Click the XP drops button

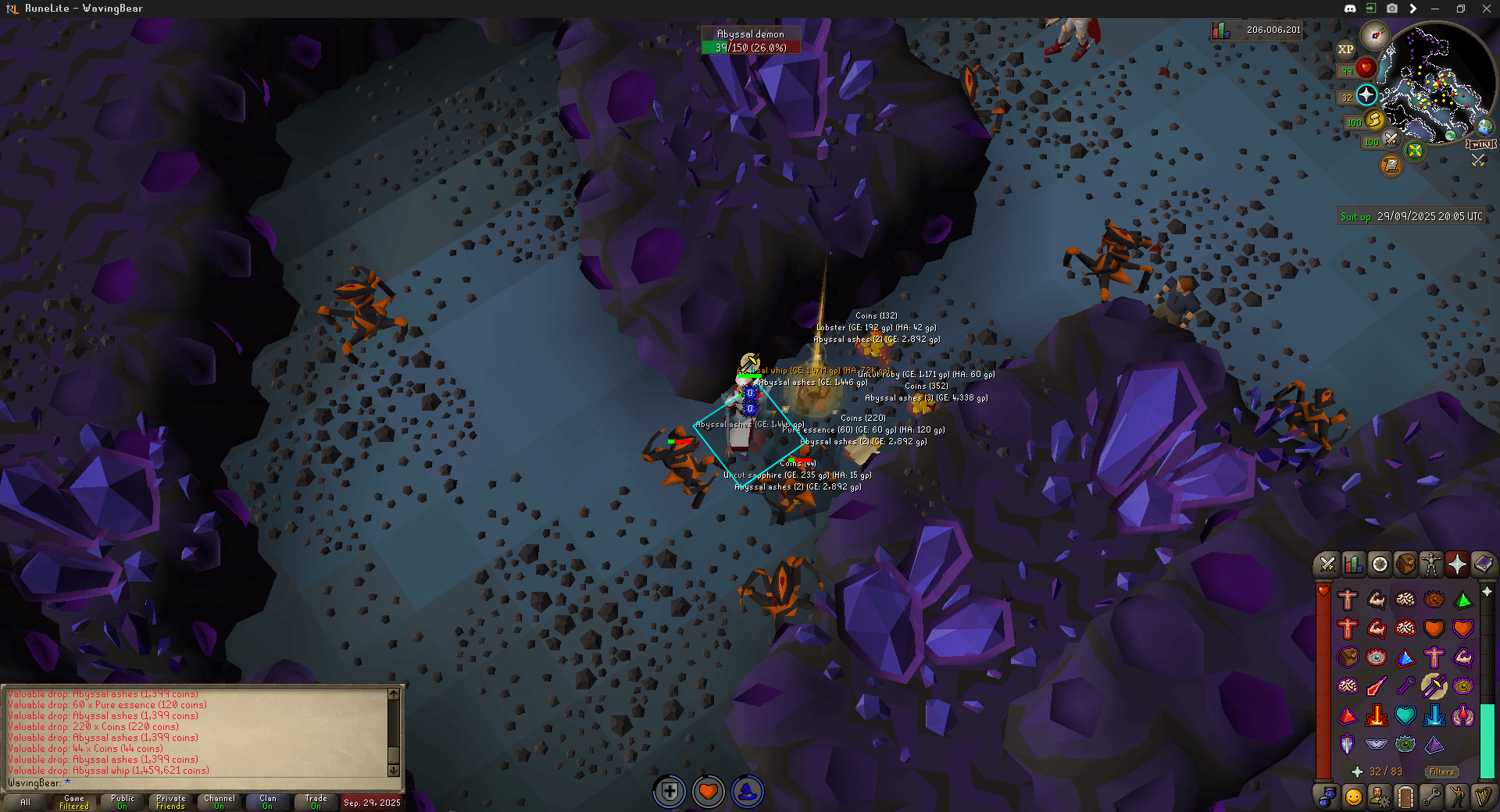point(1345,49)
